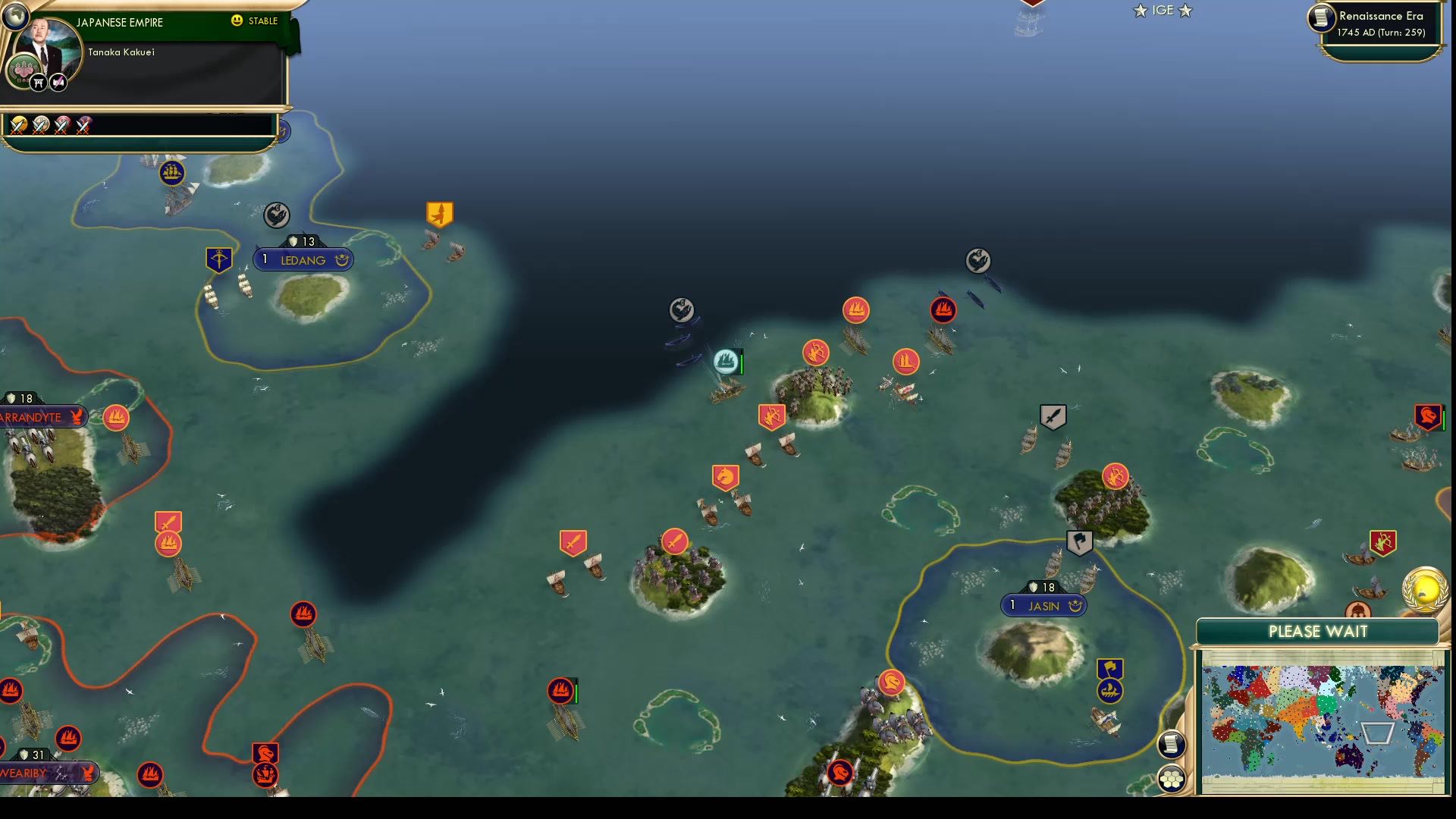Image resolution: width=1456 pixels, height=819 pixels.
Task: Click the smiley face STABLE happiness indicator
Action: (238, 21)
